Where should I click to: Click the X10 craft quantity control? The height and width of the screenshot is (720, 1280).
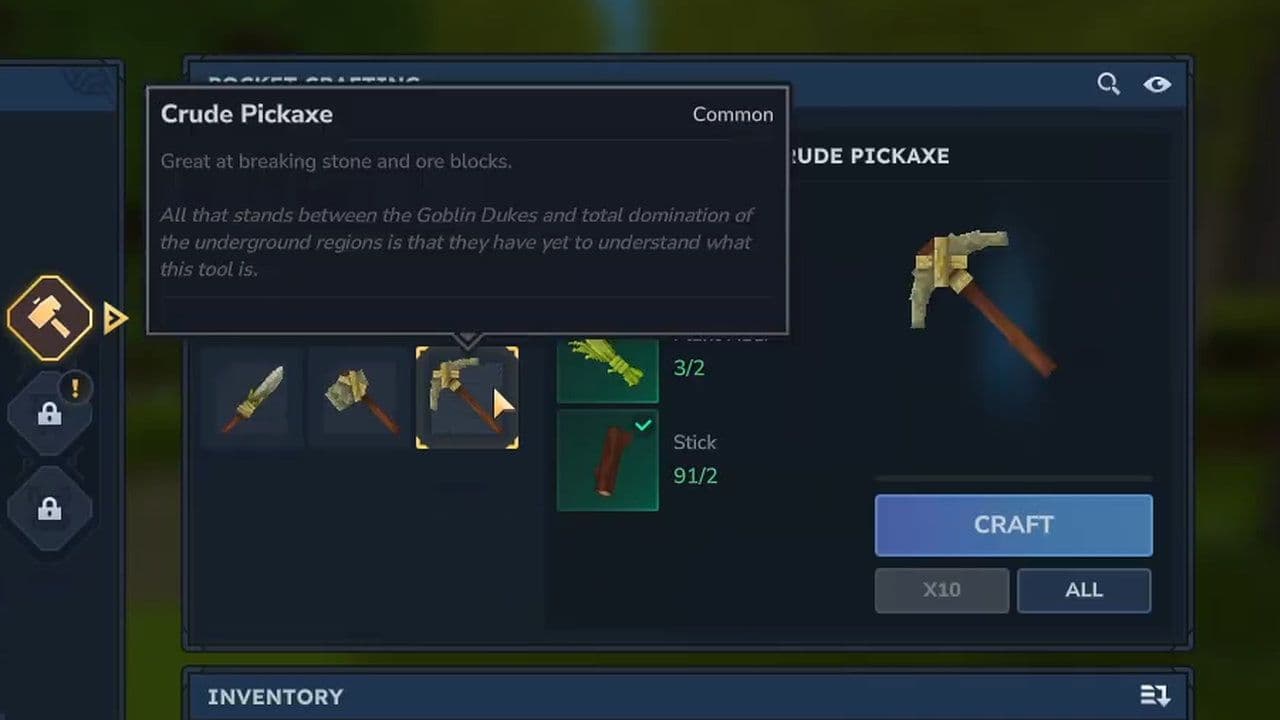(941, 590)
